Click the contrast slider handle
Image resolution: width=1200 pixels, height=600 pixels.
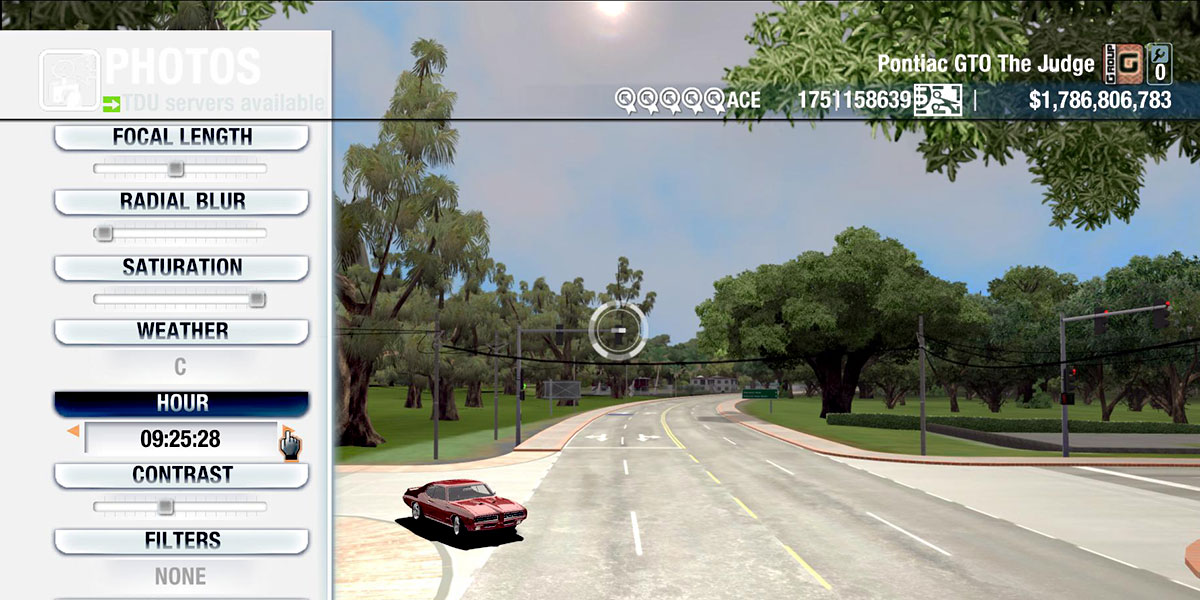[166, 507]
